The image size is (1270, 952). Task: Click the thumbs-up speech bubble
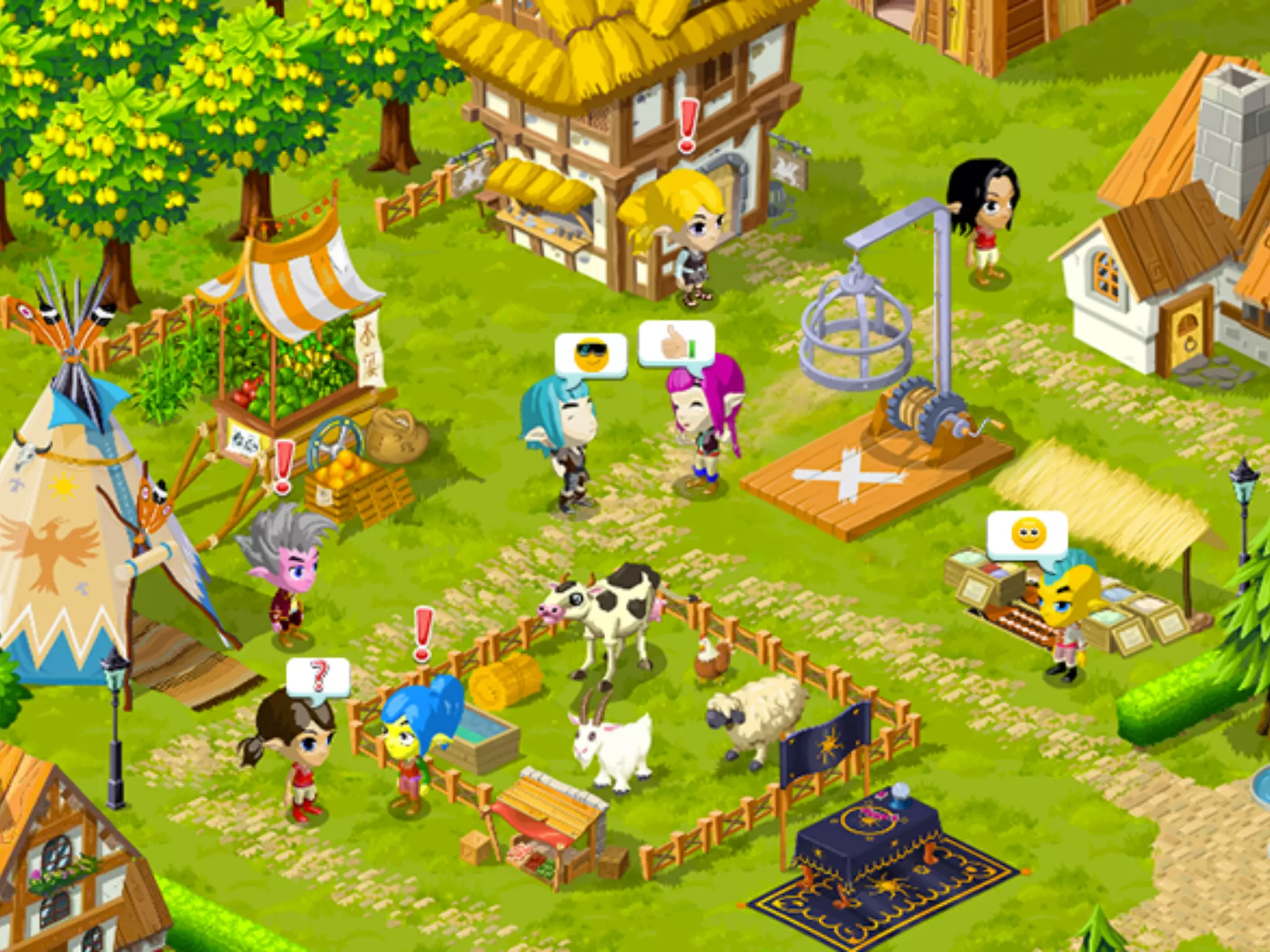point(677,343)
